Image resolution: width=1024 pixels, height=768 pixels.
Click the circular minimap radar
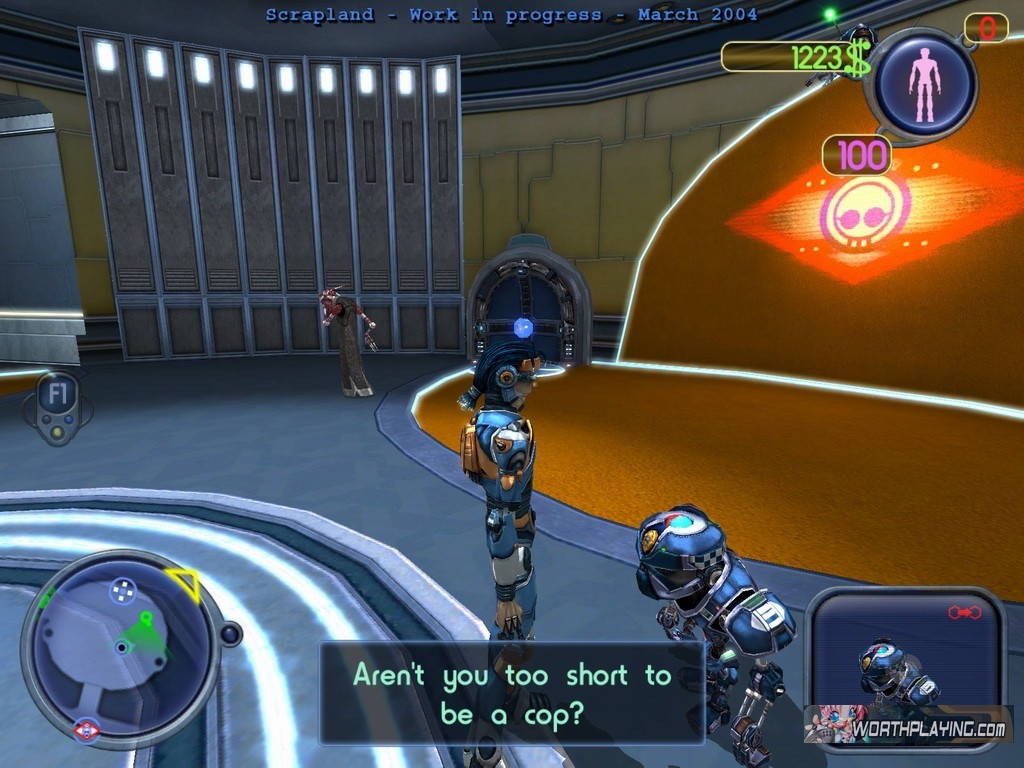pos(121,647)
